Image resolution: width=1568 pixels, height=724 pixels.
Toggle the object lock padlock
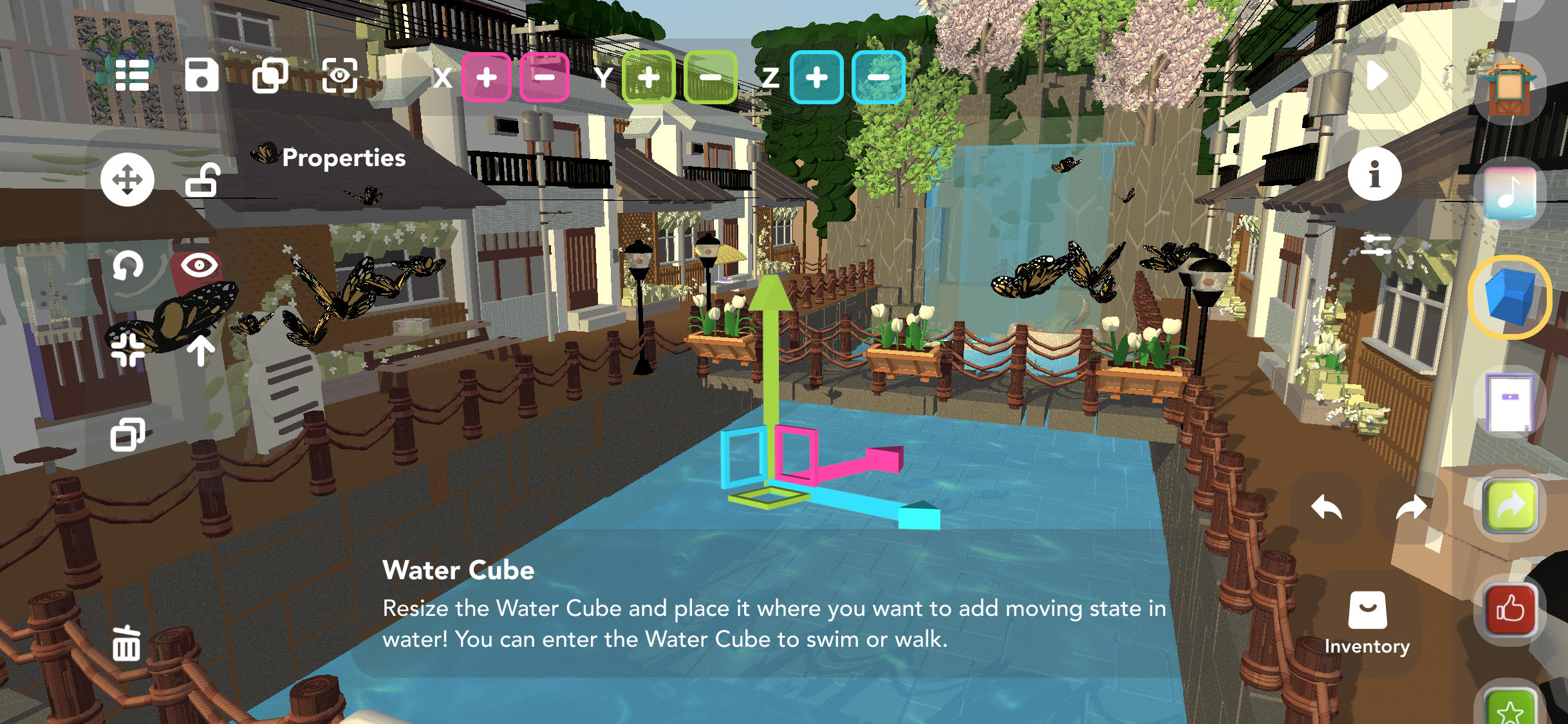pyautogui.click(x=203, y=180)
